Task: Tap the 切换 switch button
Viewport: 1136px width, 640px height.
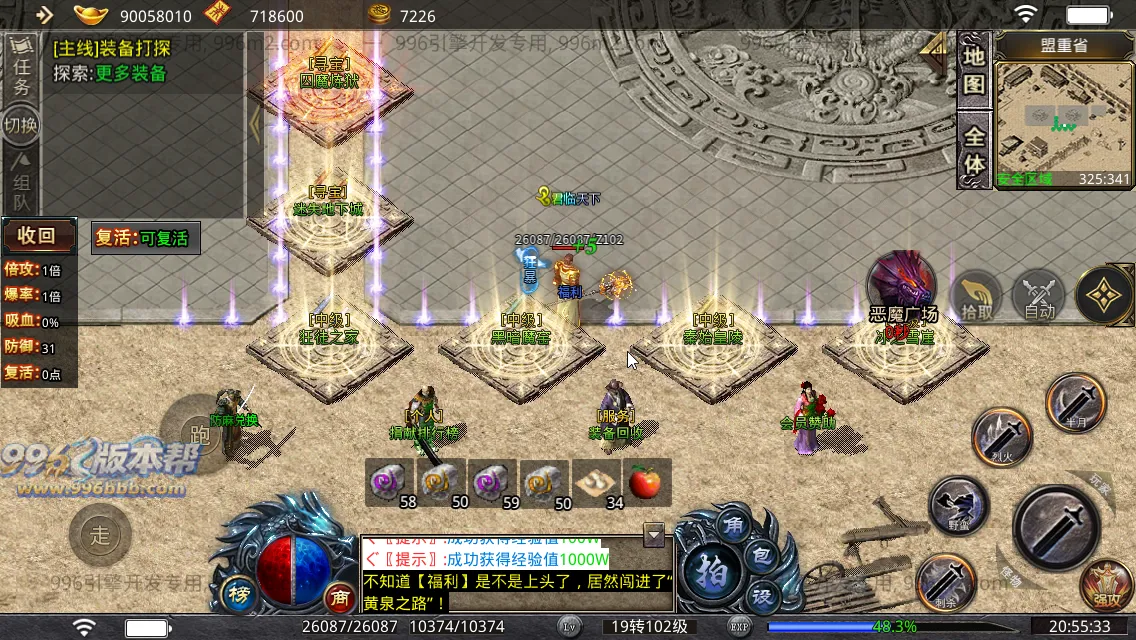Action: point(20,125)
